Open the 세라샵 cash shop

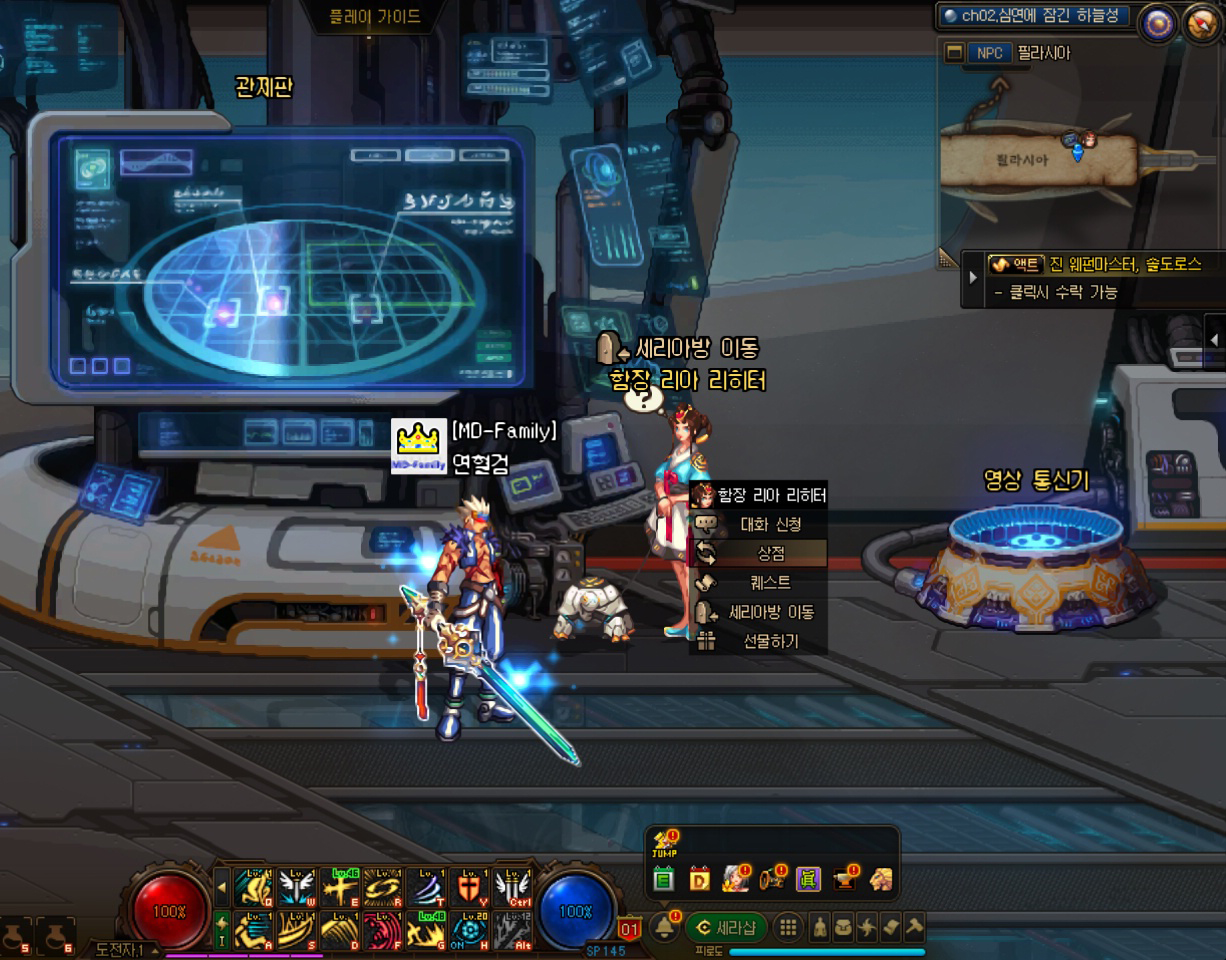click(726, 927)
